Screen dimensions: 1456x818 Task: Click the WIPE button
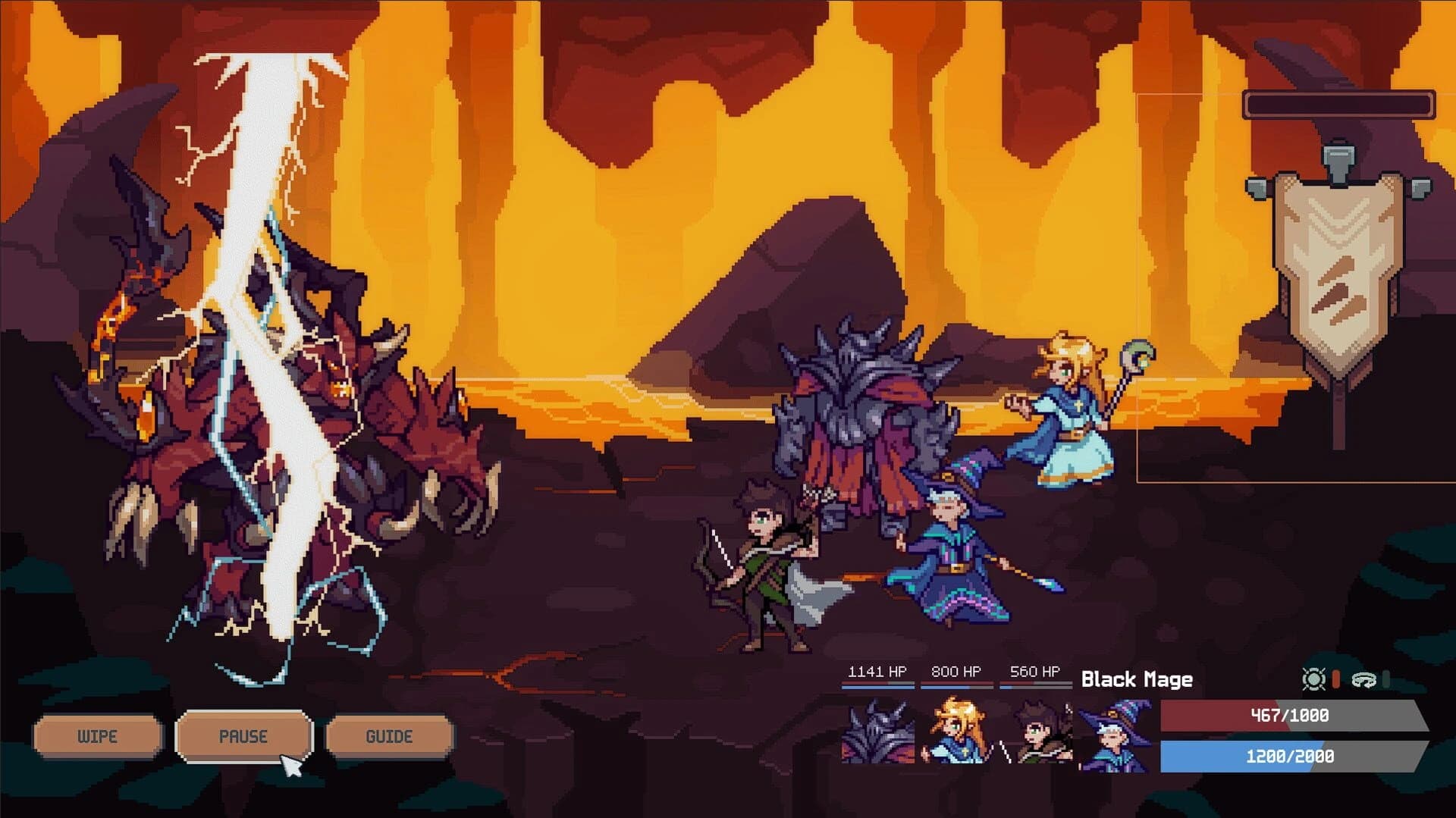click(96, 735)
